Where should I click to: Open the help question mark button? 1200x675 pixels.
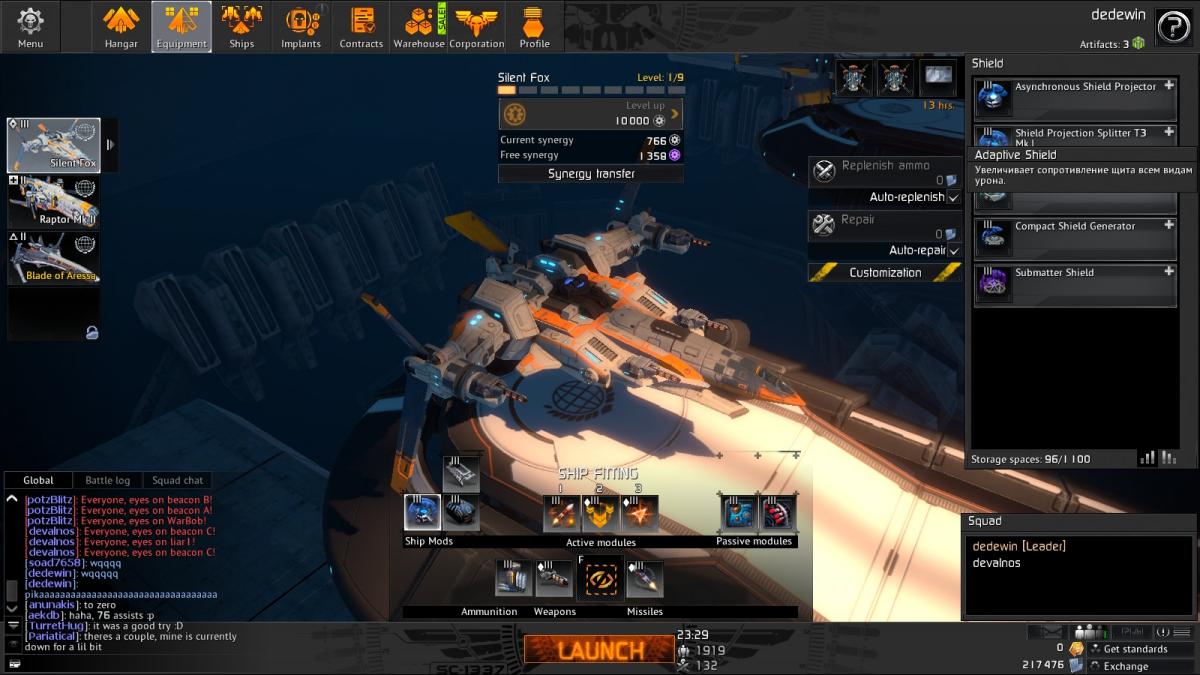pos(1172,27)
